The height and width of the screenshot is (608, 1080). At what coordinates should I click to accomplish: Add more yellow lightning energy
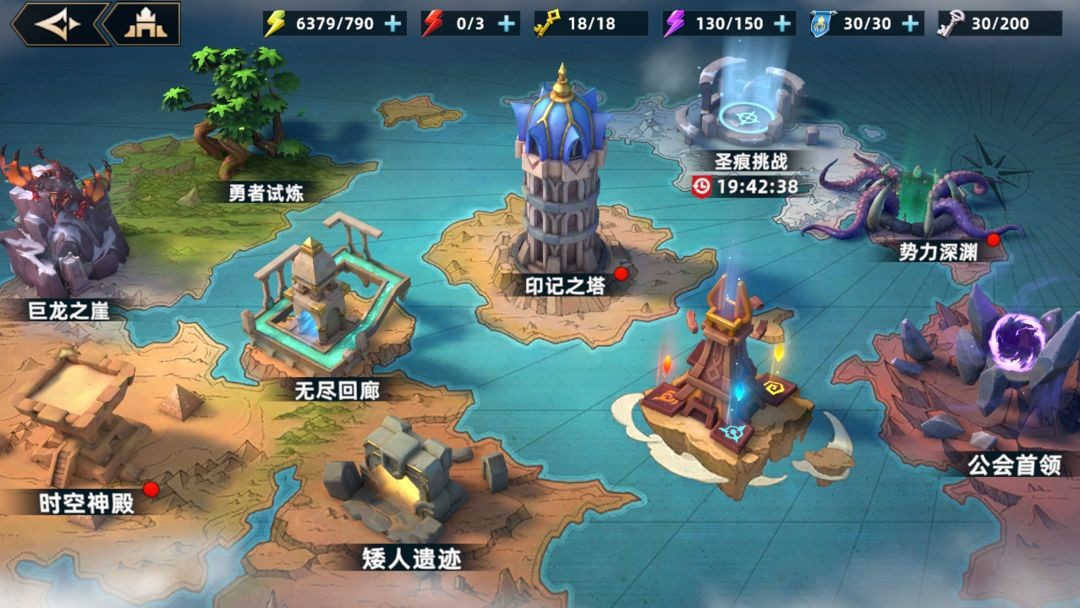395,24
